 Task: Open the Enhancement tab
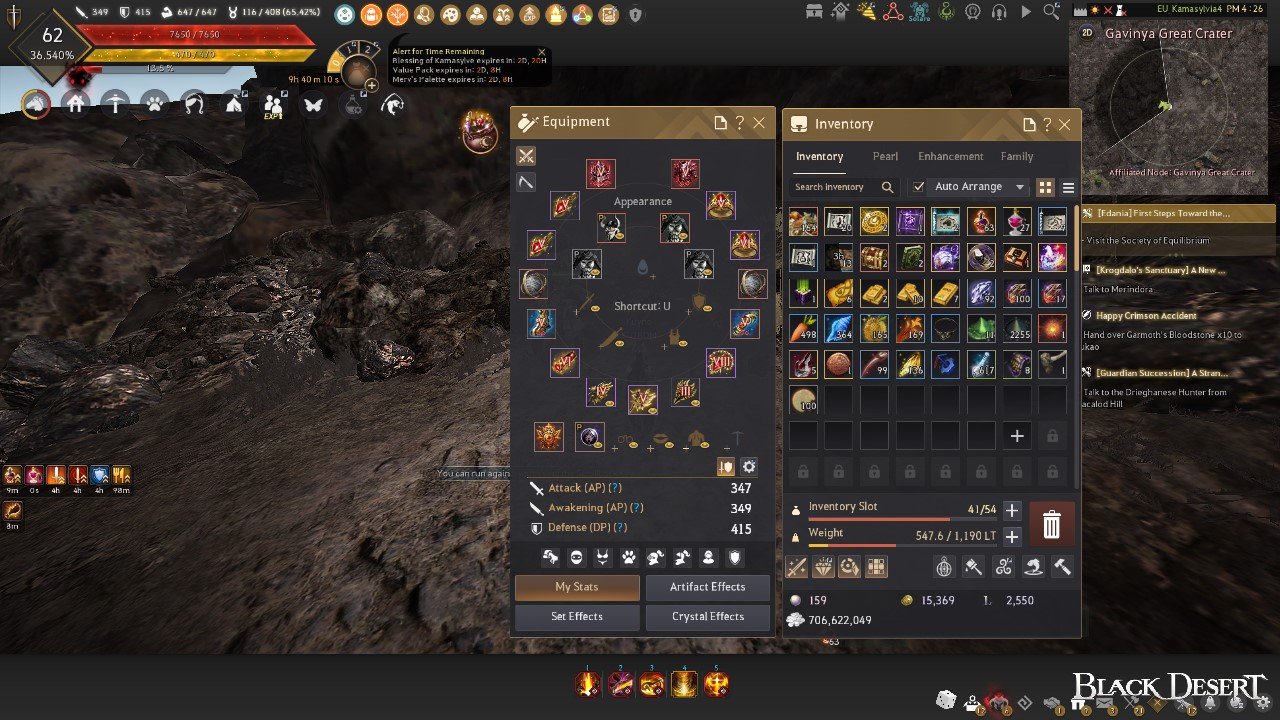click(x=950, y=157)
